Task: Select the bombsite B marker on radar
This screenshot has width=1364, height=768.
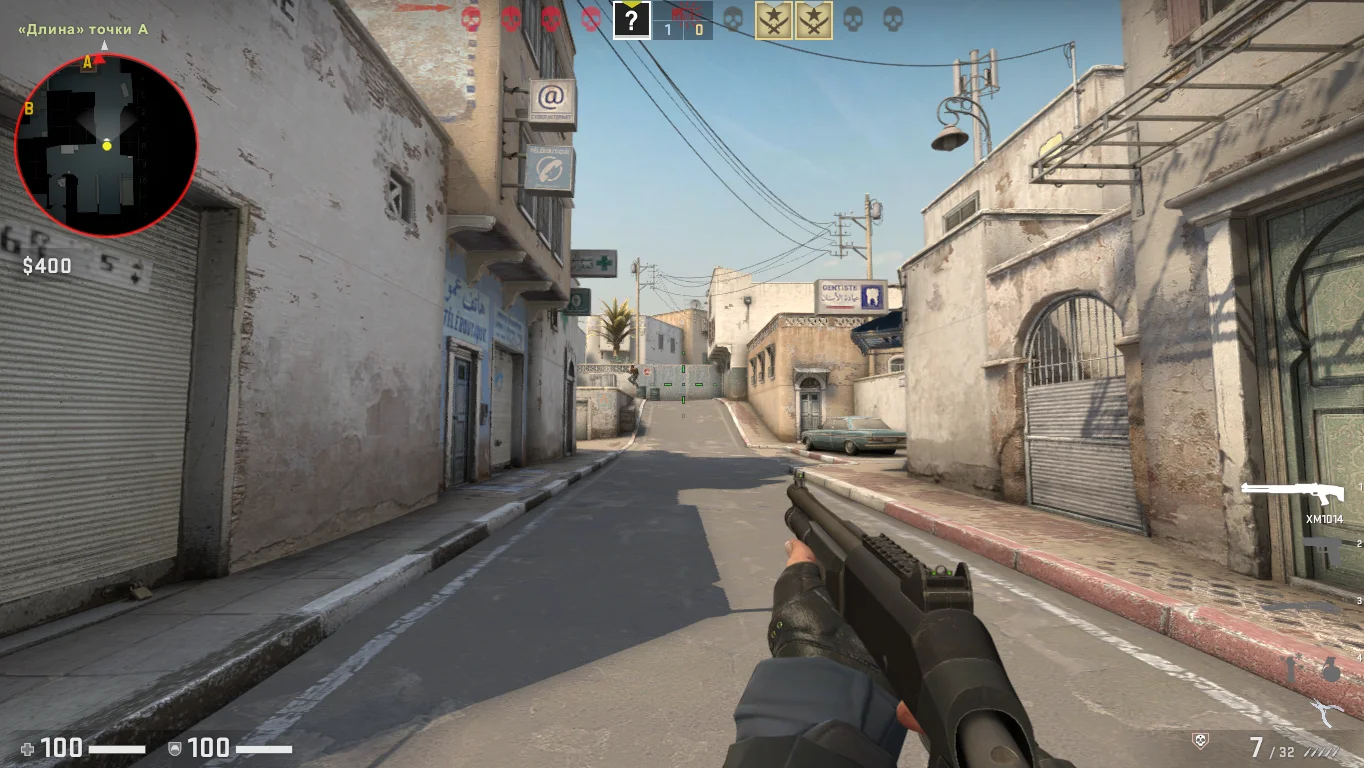Action: coord(28,108)
